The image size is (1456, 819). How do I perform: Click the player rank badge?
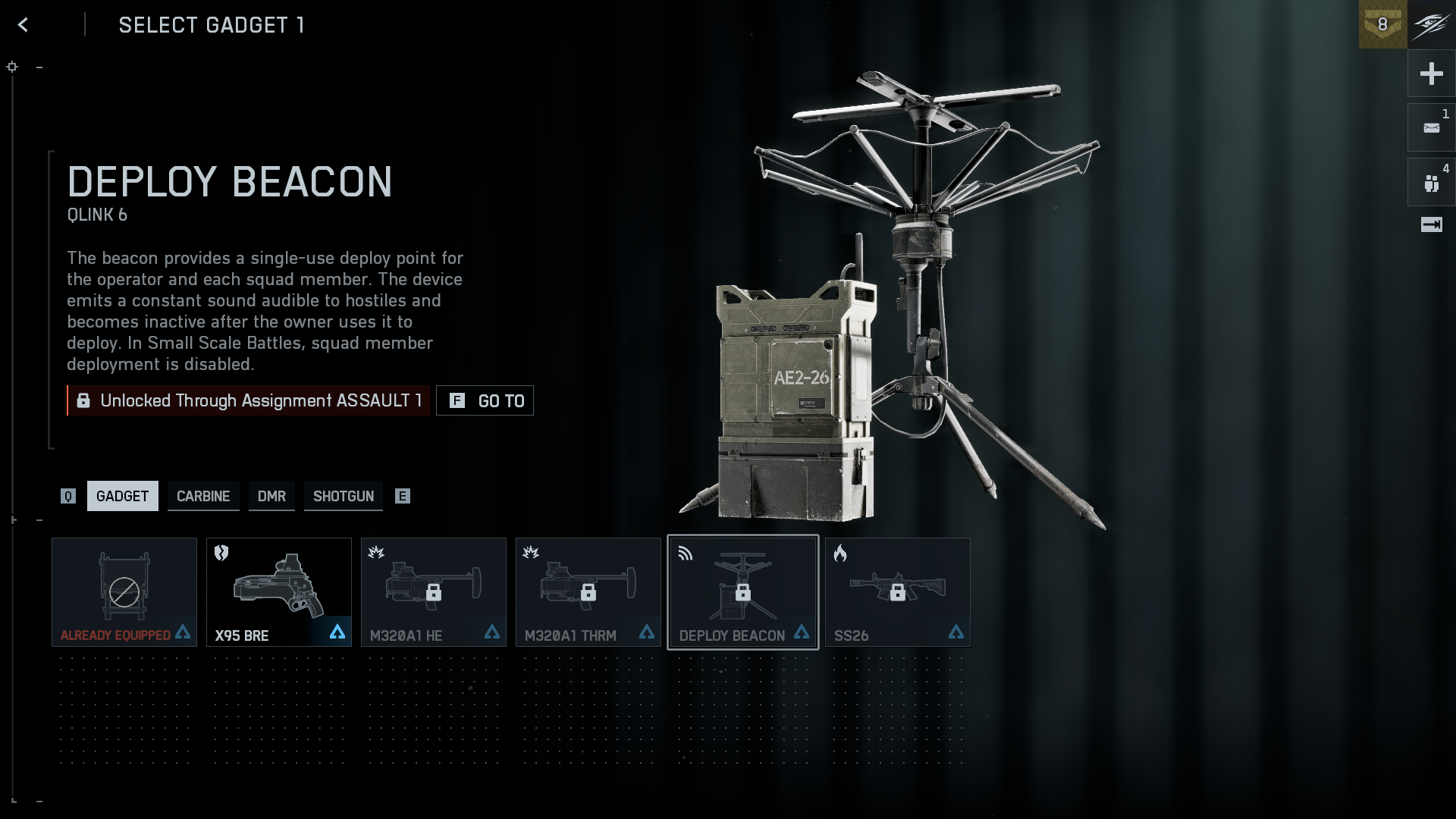[1382, 24]
